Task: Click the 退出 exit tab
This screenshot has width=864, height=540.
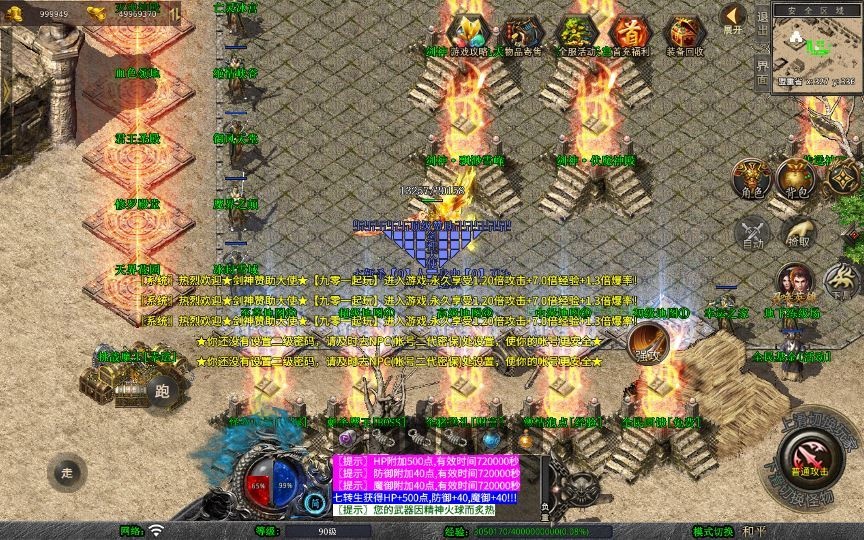Action: pyautogui.click(x=762, y=27)
